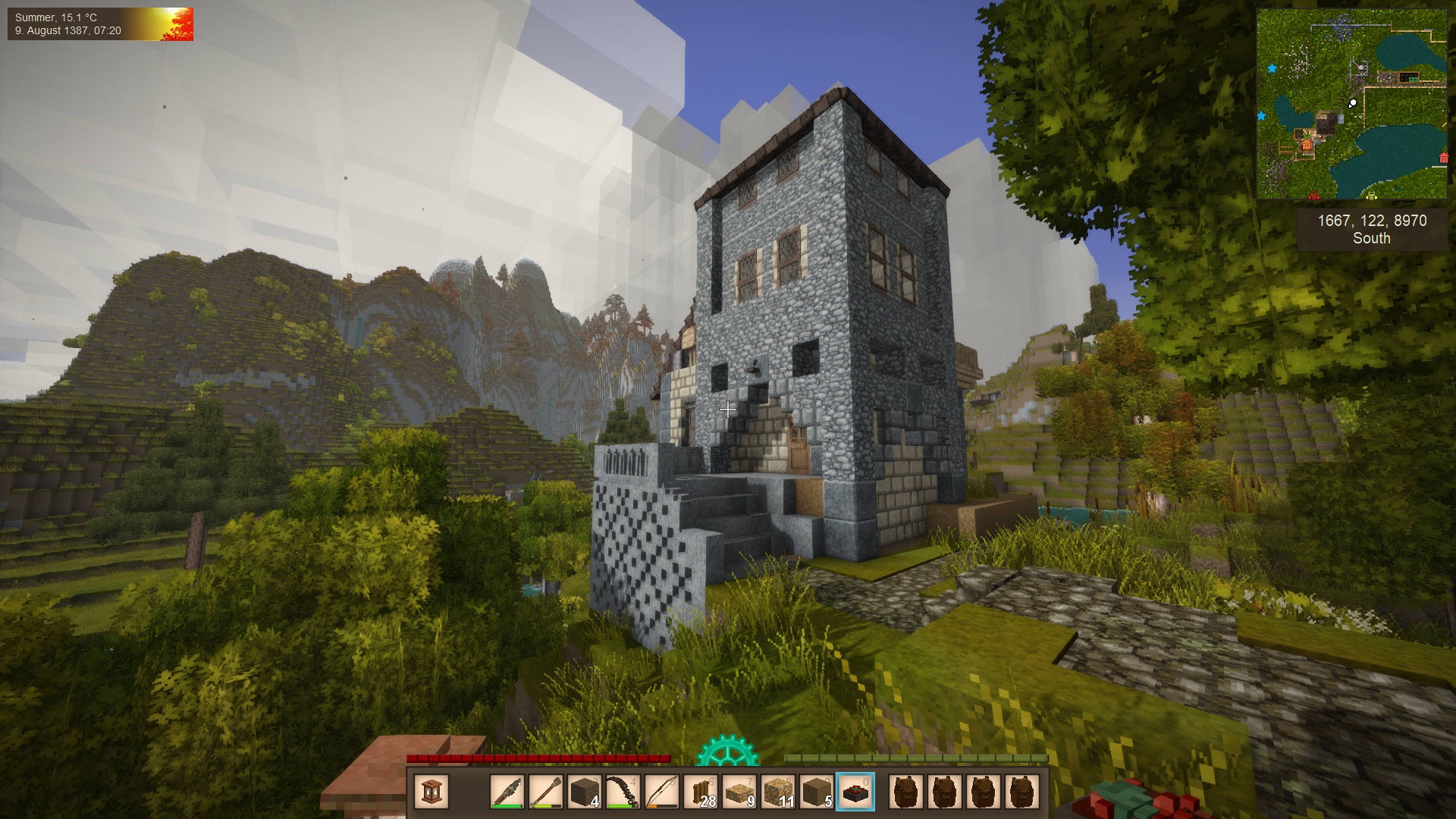Select the highlighted red flower planter slot
This screenshot has width=1456, height=819.
tap(855, 792)
